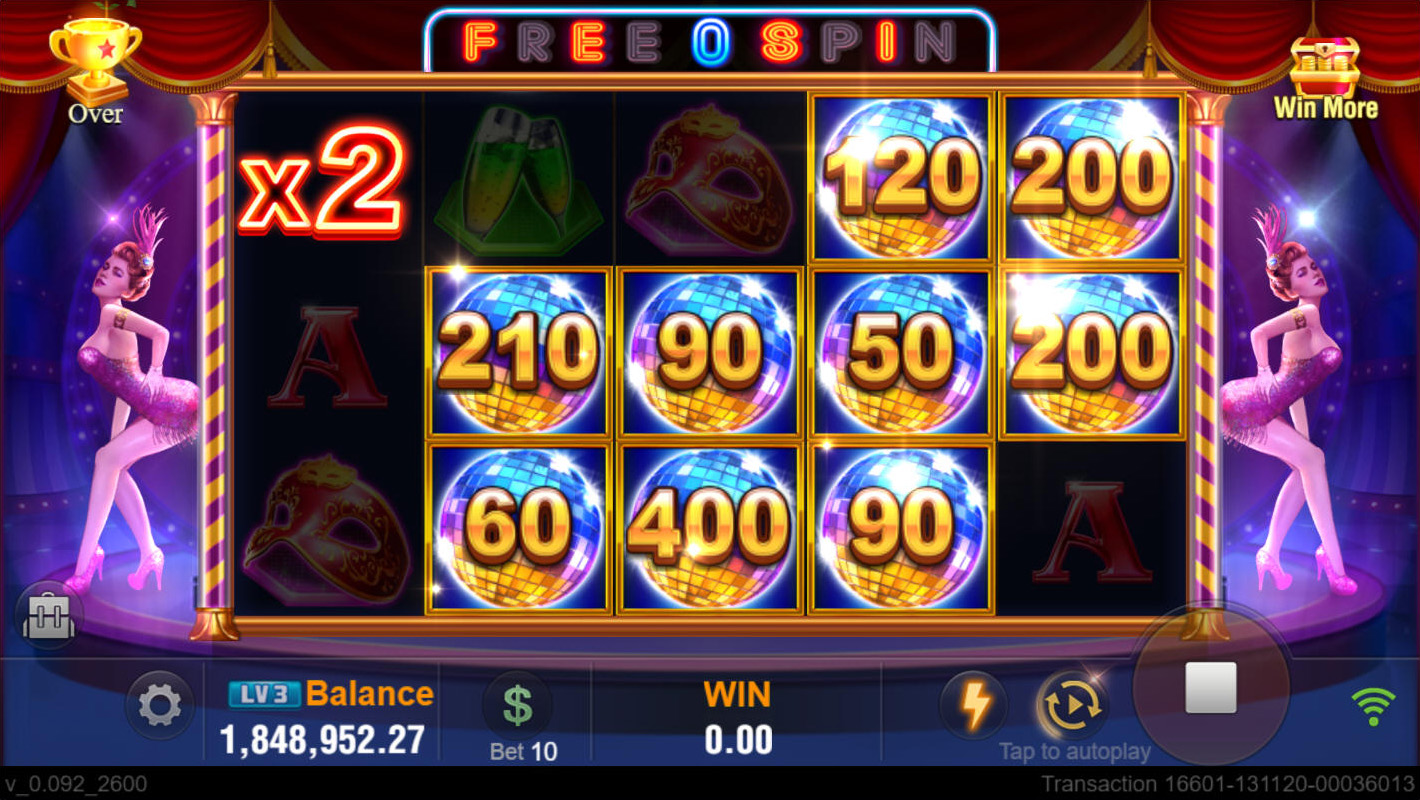
Task: Open the bag inventory icon on the left
Action: click(48, 616)
